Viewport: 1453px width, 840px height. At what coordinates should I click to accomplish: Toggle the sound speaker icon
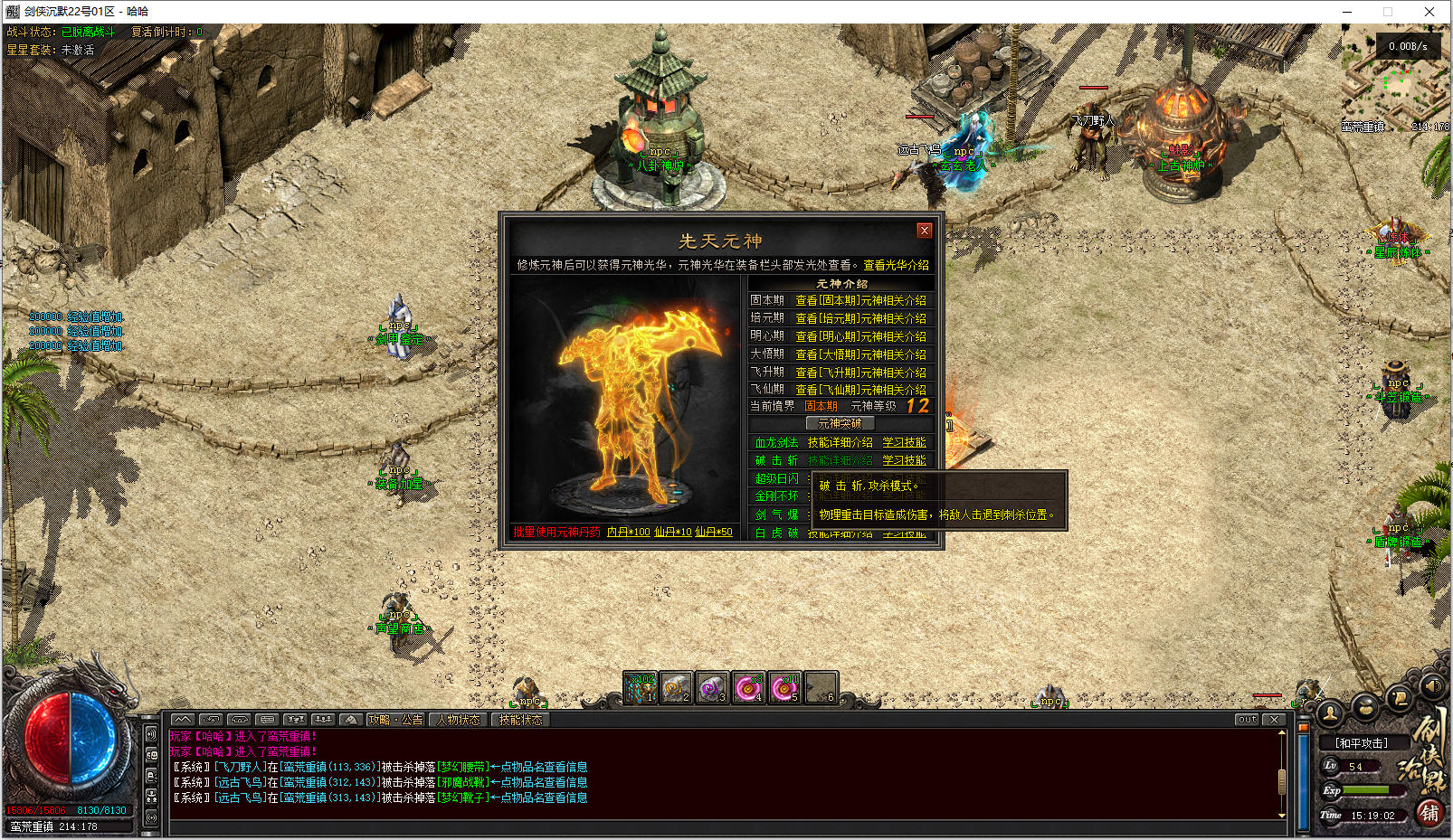coord(1432,686)
